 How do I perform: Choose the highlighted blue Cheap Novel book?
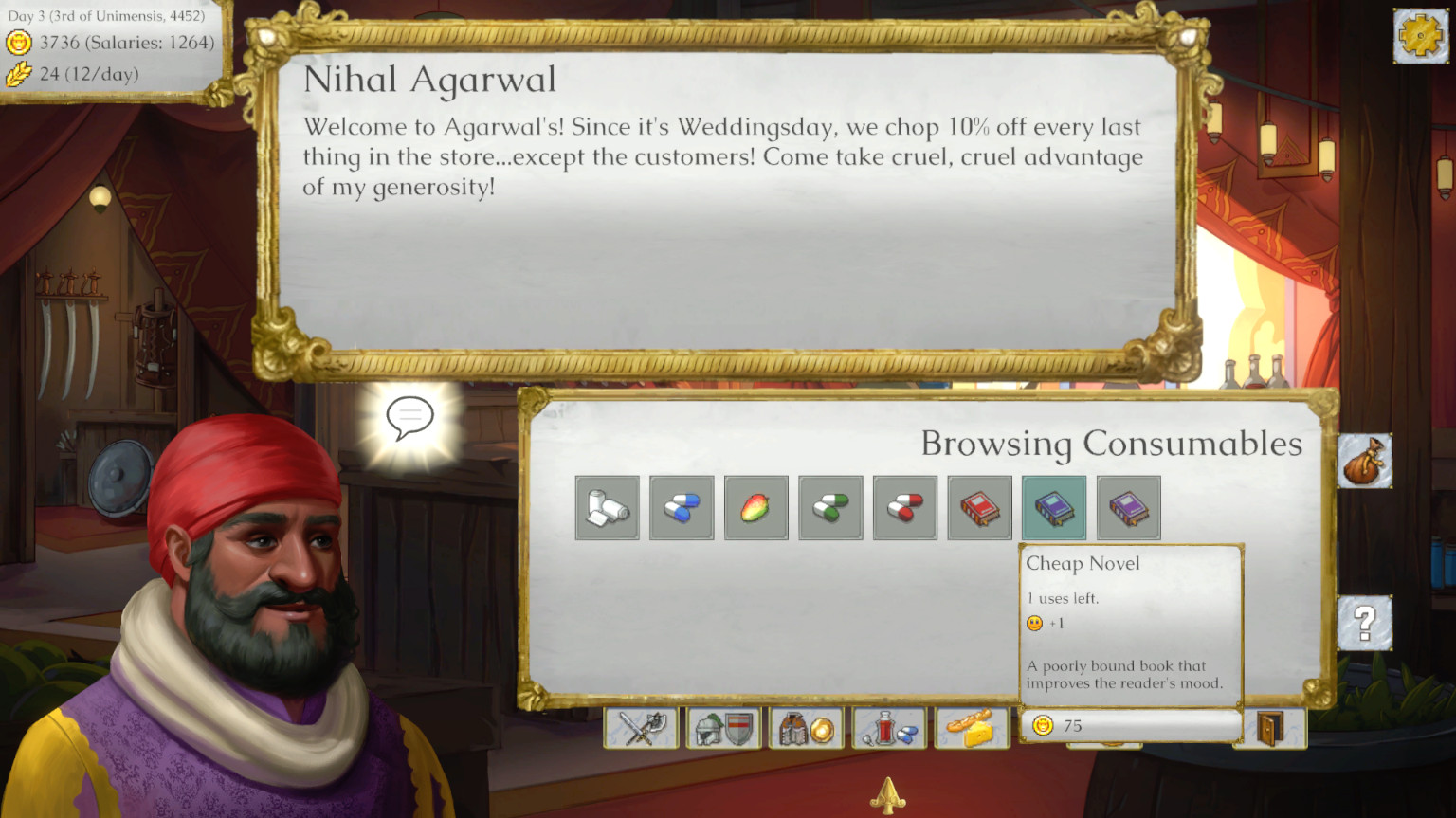(1054, 508)
